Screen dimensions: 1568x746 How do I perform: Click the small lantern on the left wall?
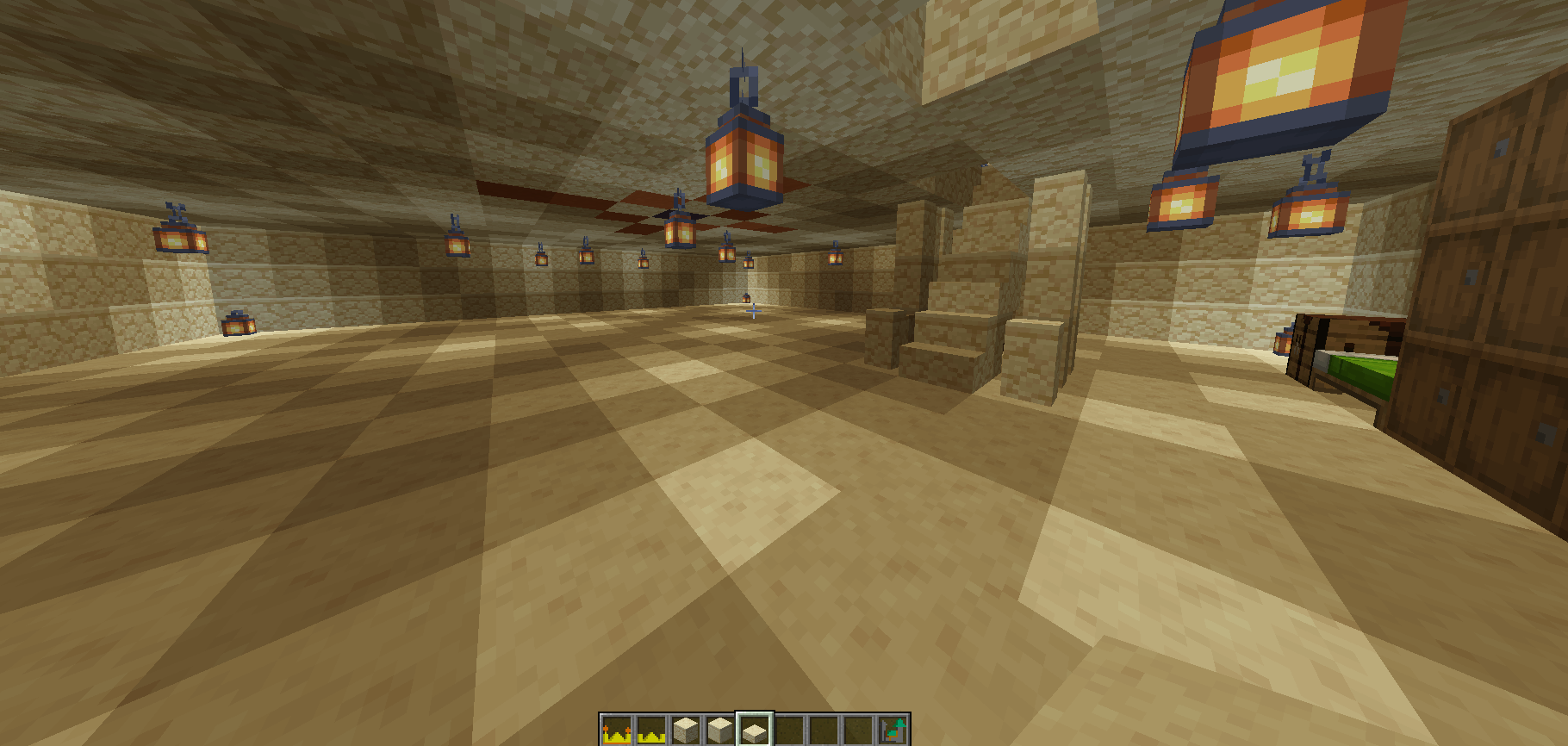180,239
